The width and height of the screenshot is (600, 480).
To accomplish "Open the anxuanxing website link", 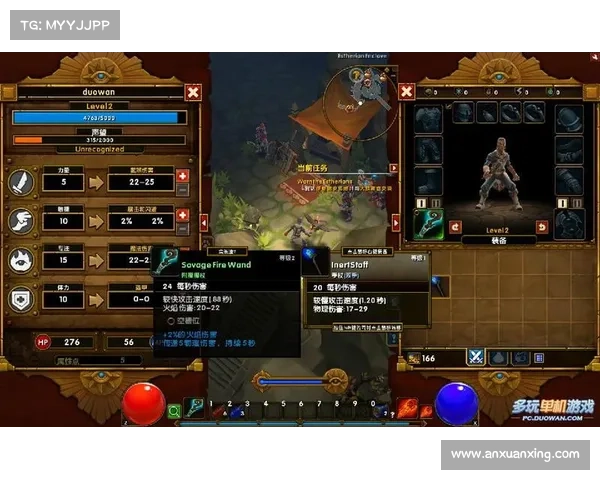I will (x=515, y=454).
